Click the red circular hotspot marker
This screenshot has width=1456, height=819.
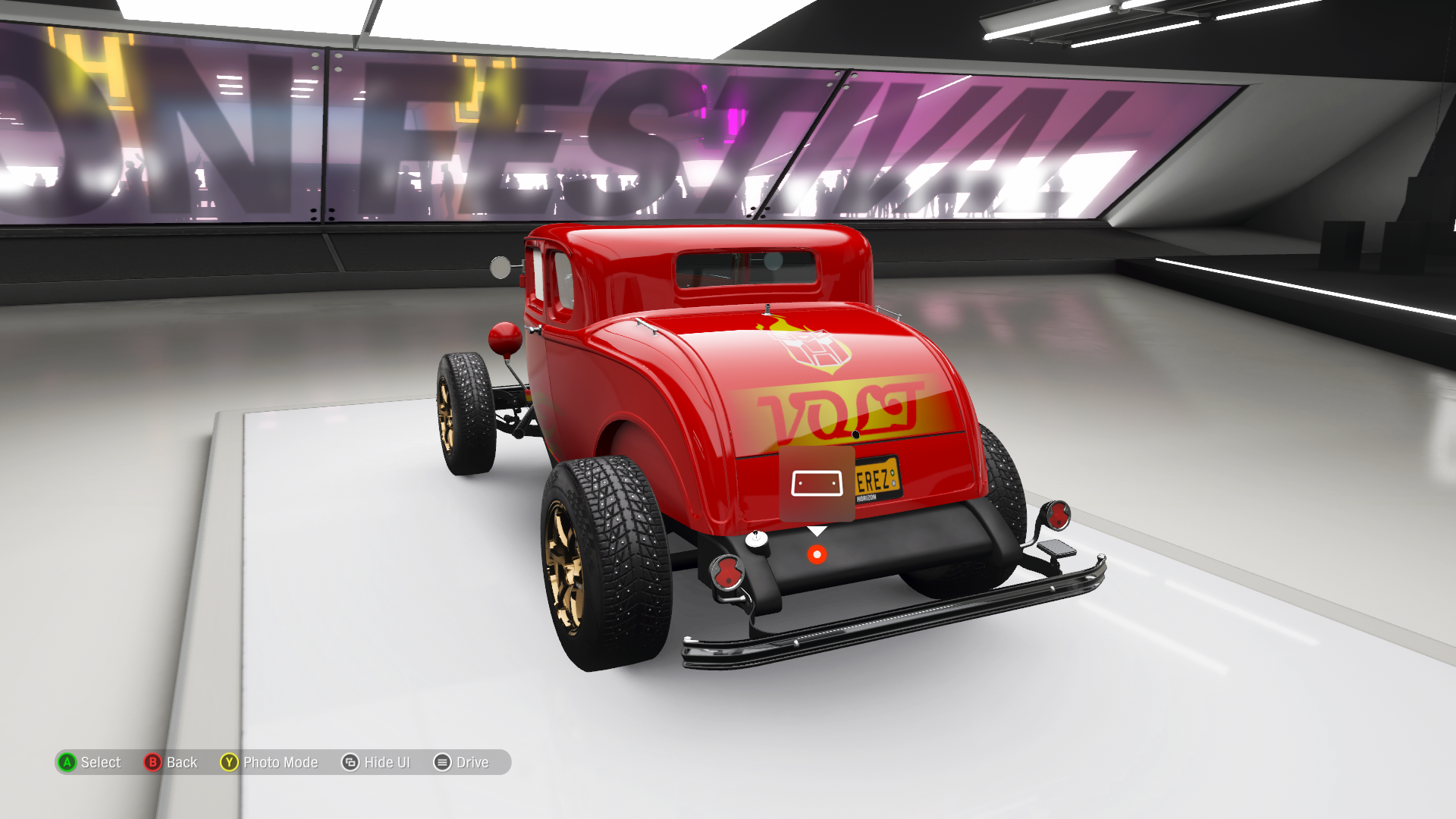(817, 554)
